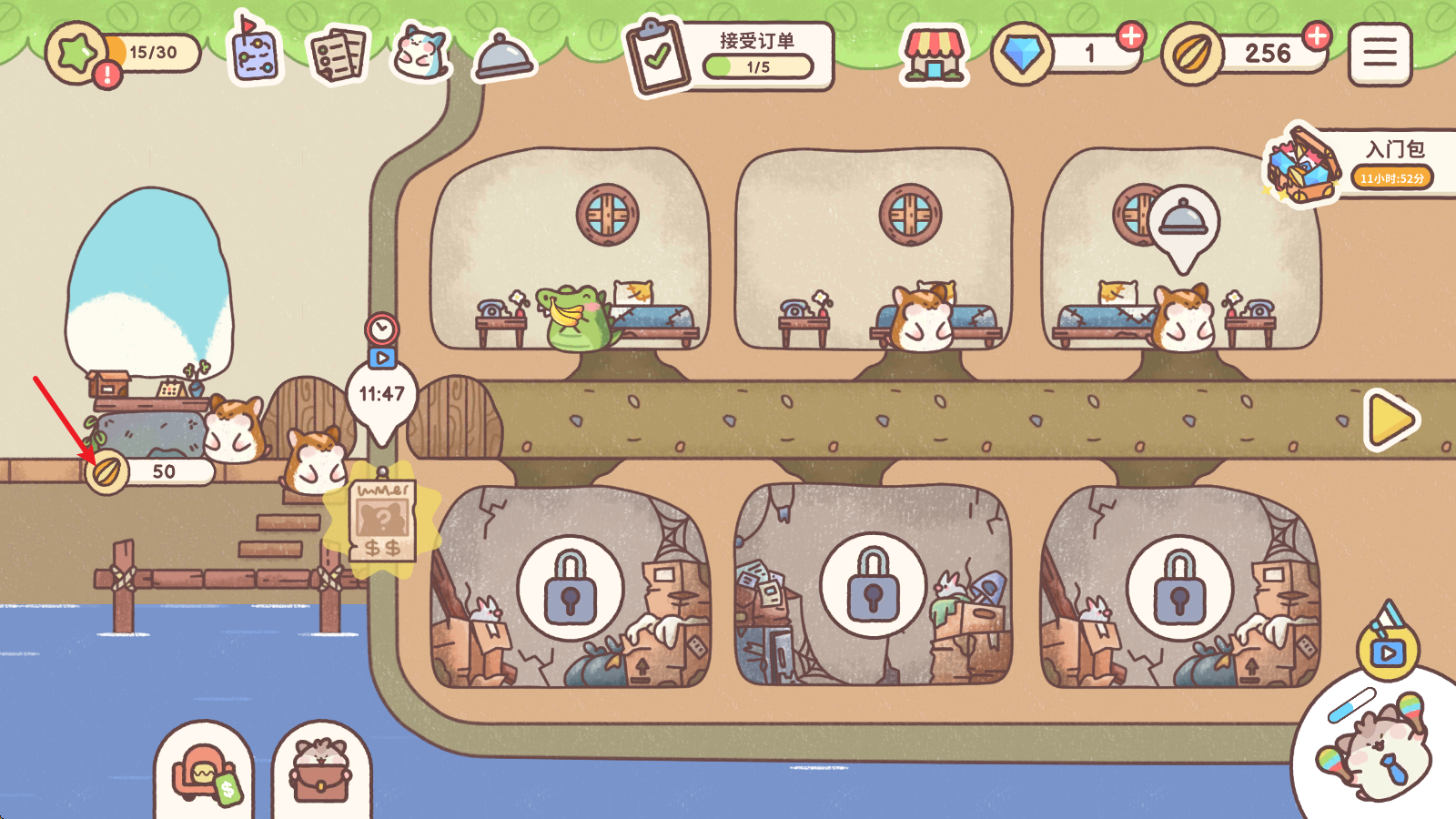This screenshot has width=1456, height=819.
Task: Go to next area with yellow arrow
Action: pyautogui.click(x=1390, y=420)
